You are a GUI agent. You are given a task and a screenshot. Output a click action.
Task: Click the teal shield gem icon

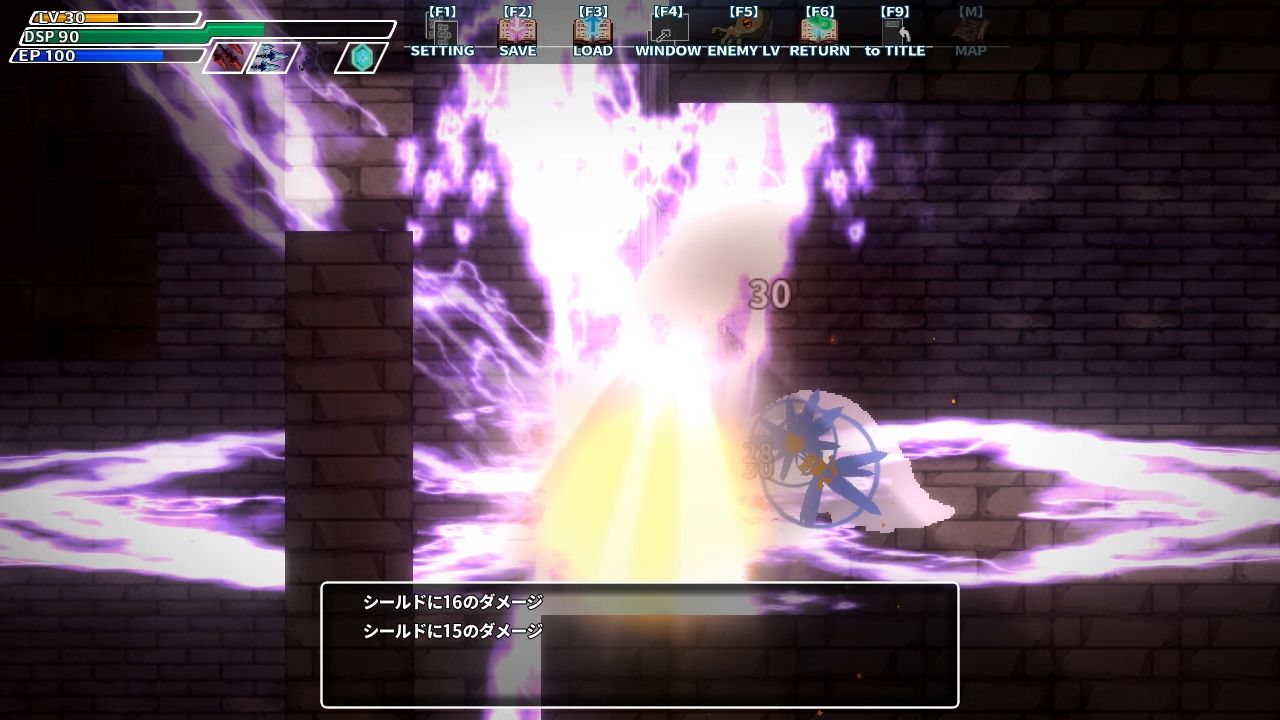point(363,56)
